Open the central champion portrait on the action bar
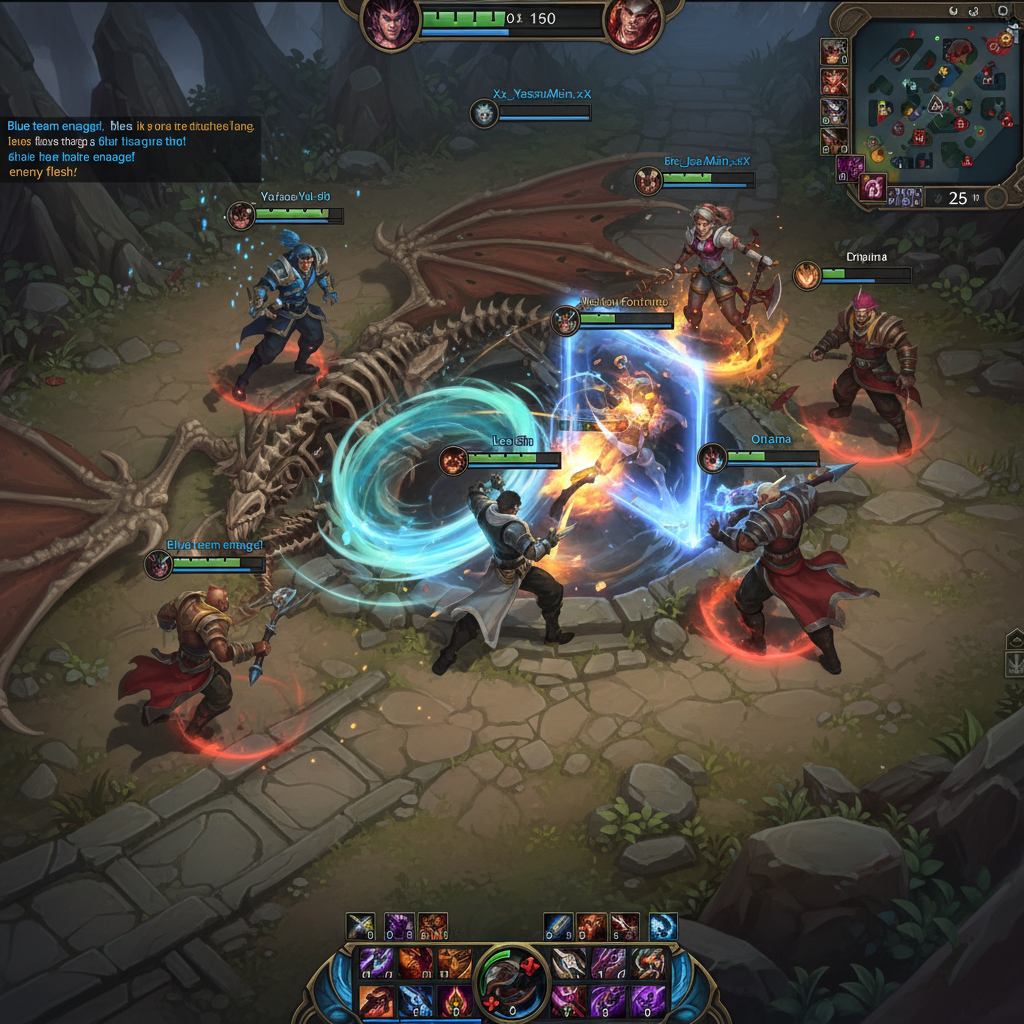Viewport: 1024px width, 1024px height. pos(511,983)
